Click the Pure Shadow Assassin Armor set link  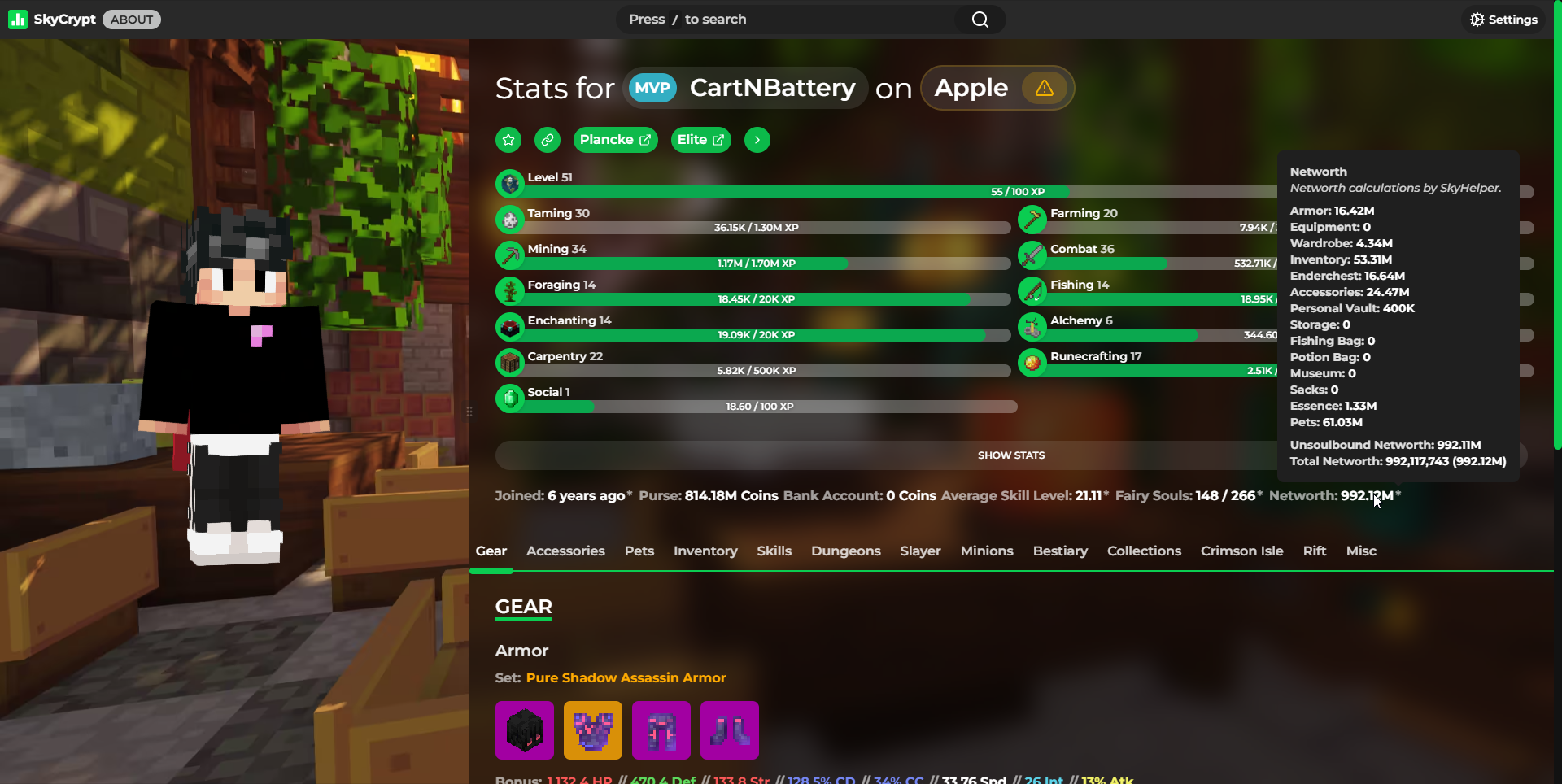coord(625,677)
